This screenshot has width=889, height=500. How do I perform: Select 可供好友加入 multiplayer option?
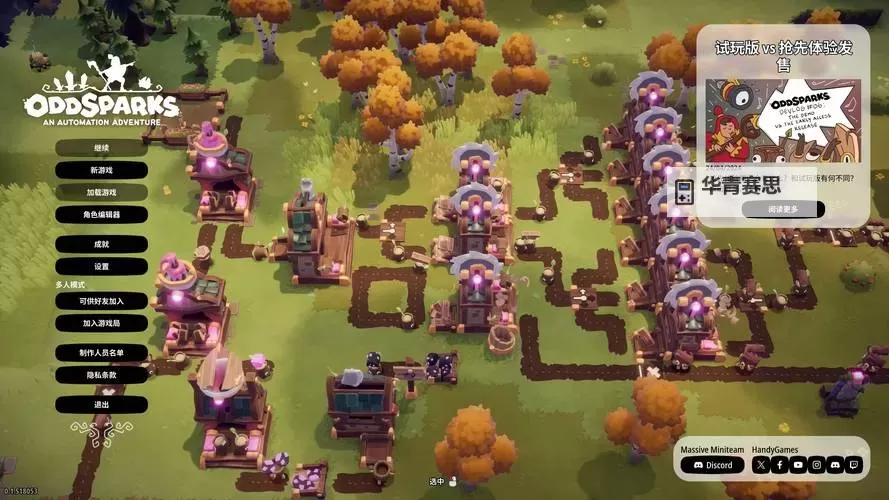pos(101,301)
